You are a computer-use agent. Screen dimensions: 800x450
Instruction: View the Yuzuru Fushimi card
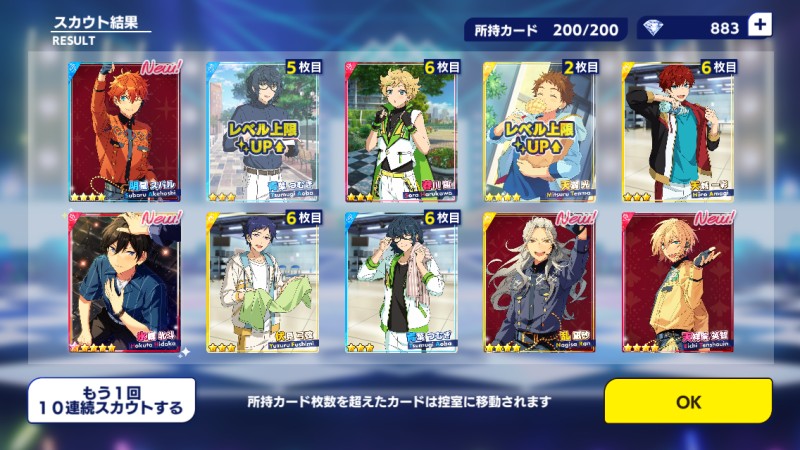pyautogui.click(x=264, y=282)
